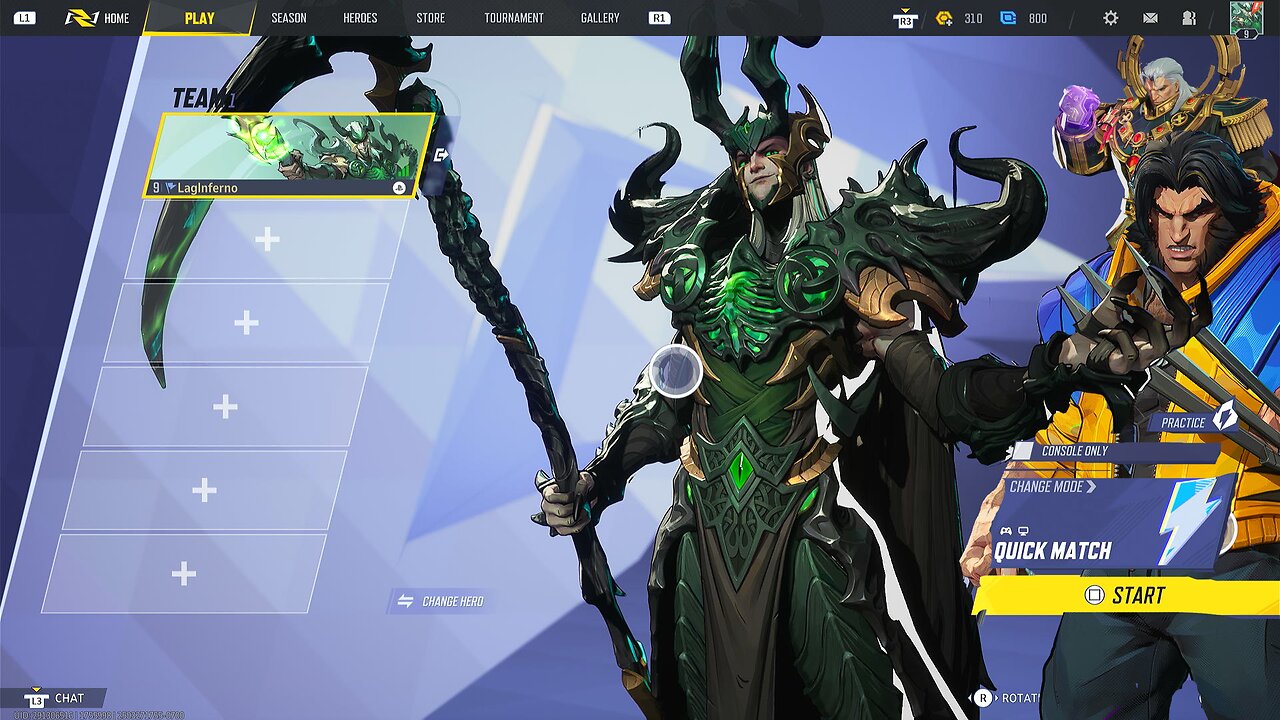Select the LagInferno team member card
1280x720 pixels.
pyautogui.click(x=289, y=155)
